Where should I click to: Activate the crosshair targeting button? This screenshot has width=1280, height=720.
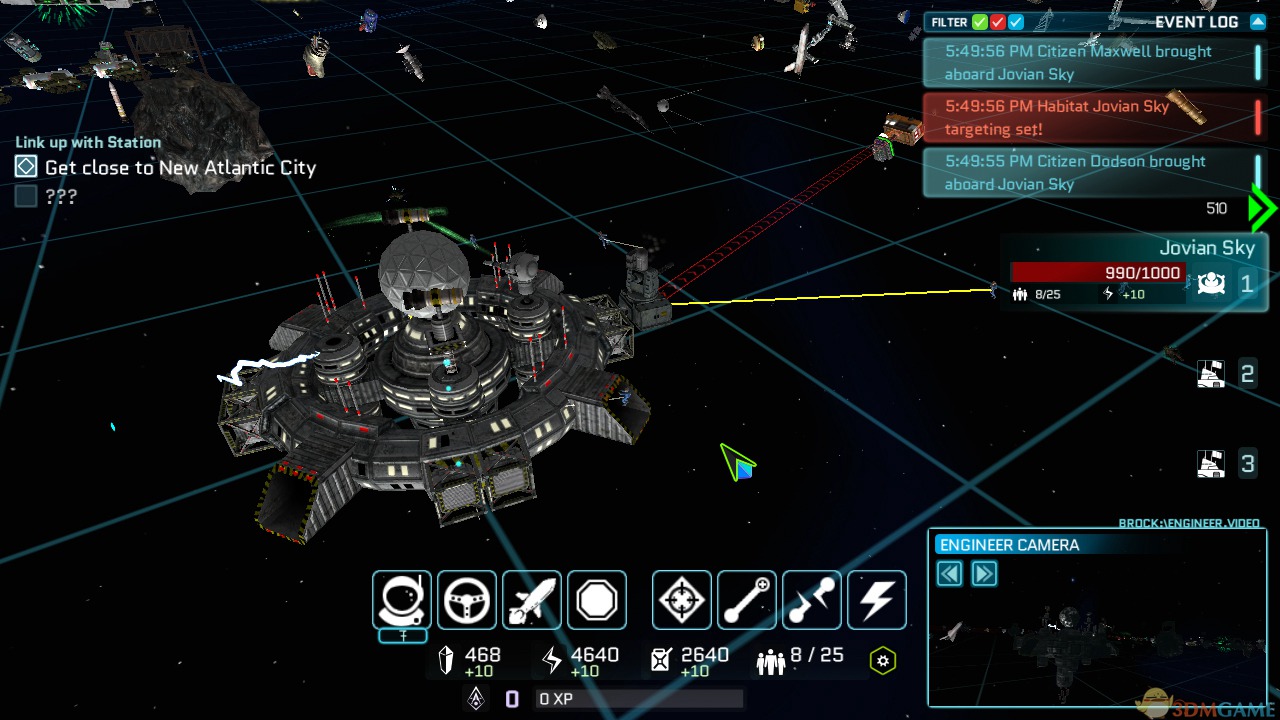pos(682,600)
